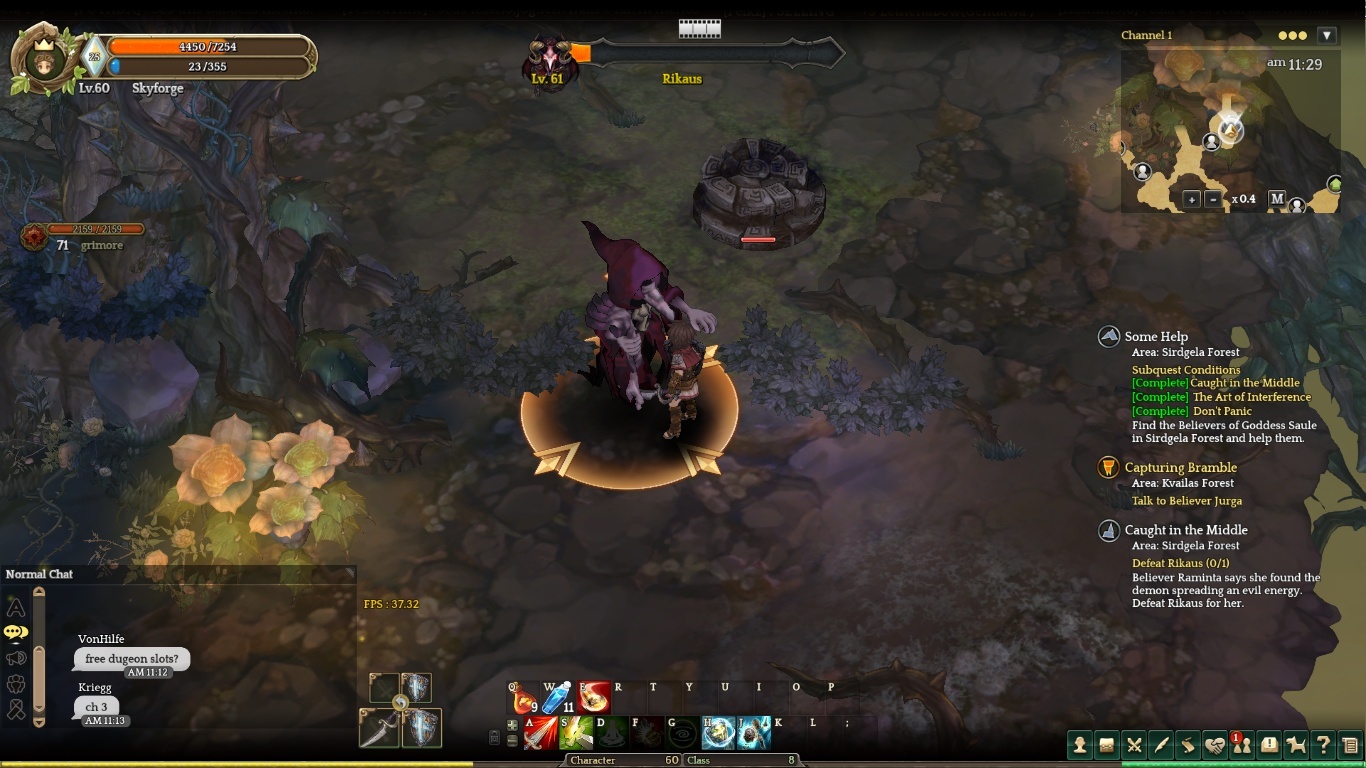The width and height of the screenshot is (1366, 768).
Task: Click the weapon swap arrow button
Action: [x=400, y=703]
